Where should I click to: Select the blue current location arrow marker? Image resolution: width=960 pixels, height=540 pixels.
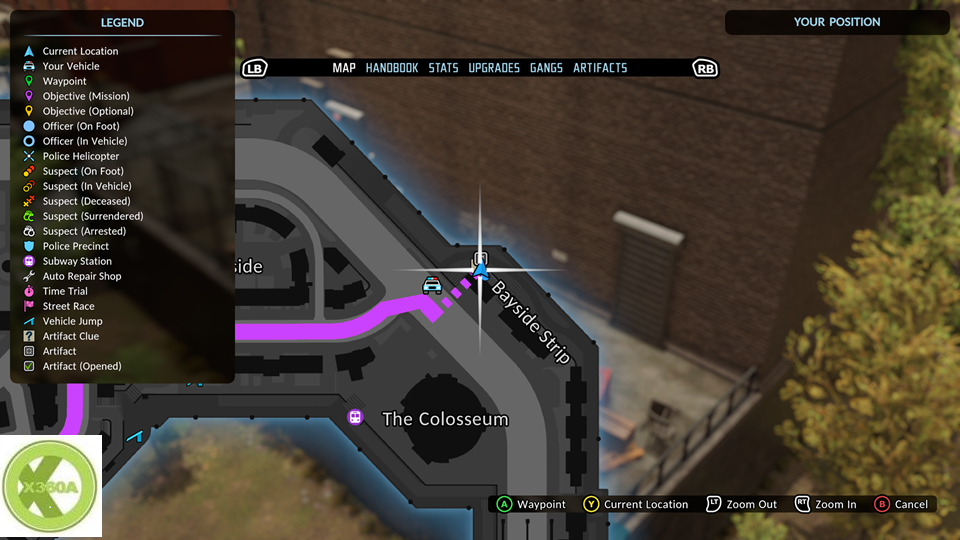[481, 270]
